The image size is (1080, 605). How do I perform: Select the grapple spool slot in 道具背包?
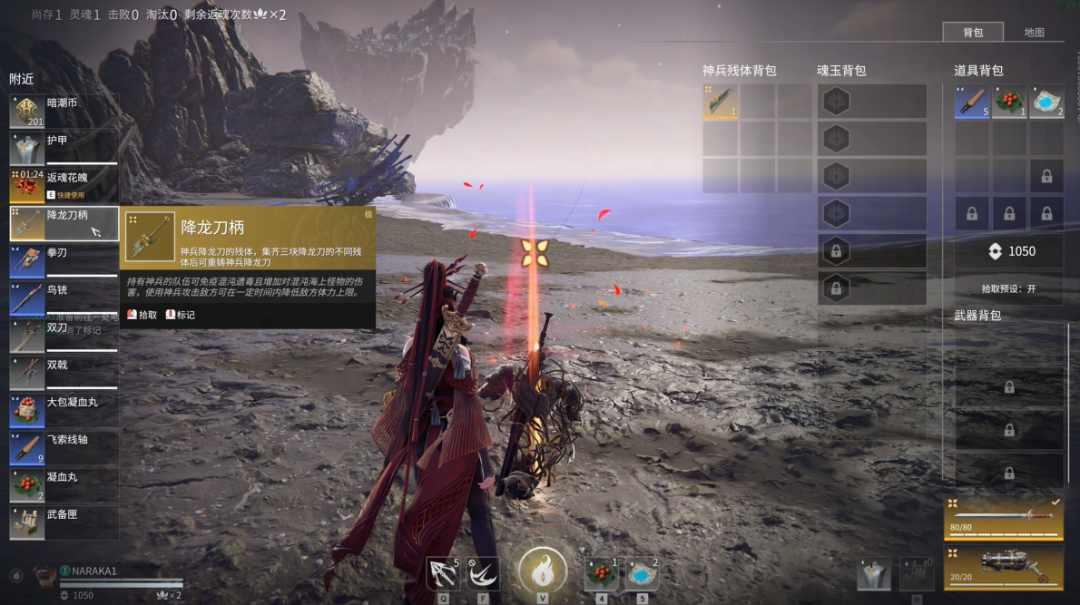(971, 102)
